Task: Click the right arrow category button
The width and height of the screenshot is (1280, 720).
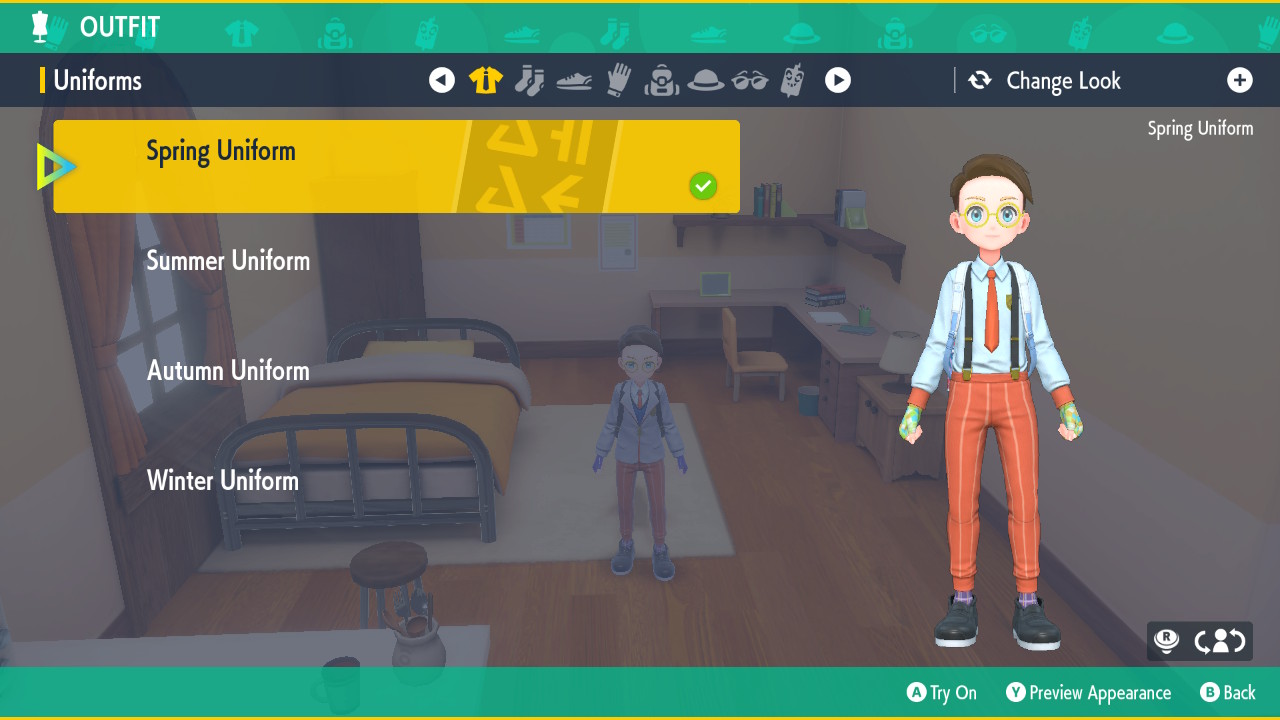Action: point(838,80)
